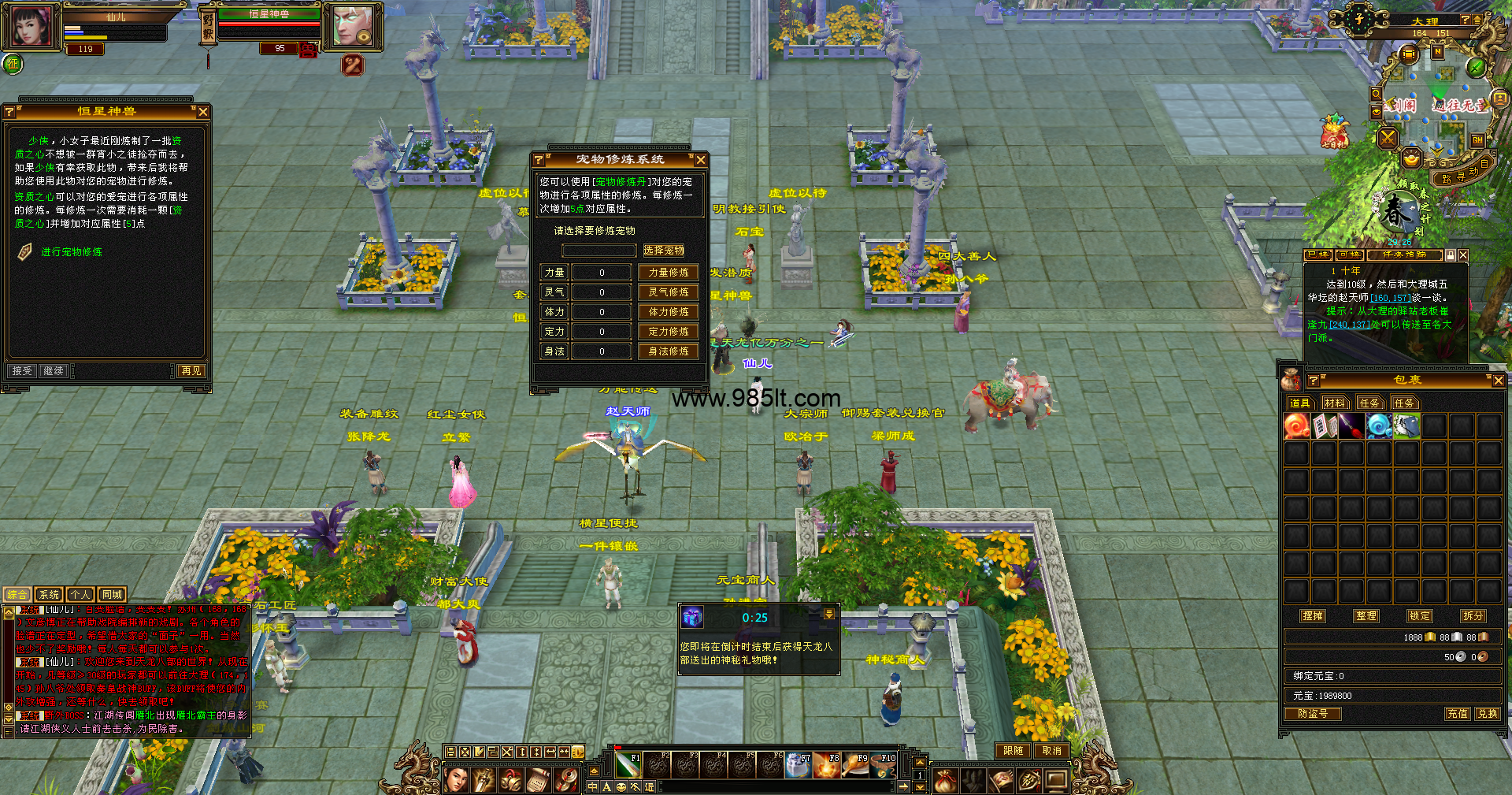
Task: Use the roast chicken leg in F9
Action: (854, 765)
